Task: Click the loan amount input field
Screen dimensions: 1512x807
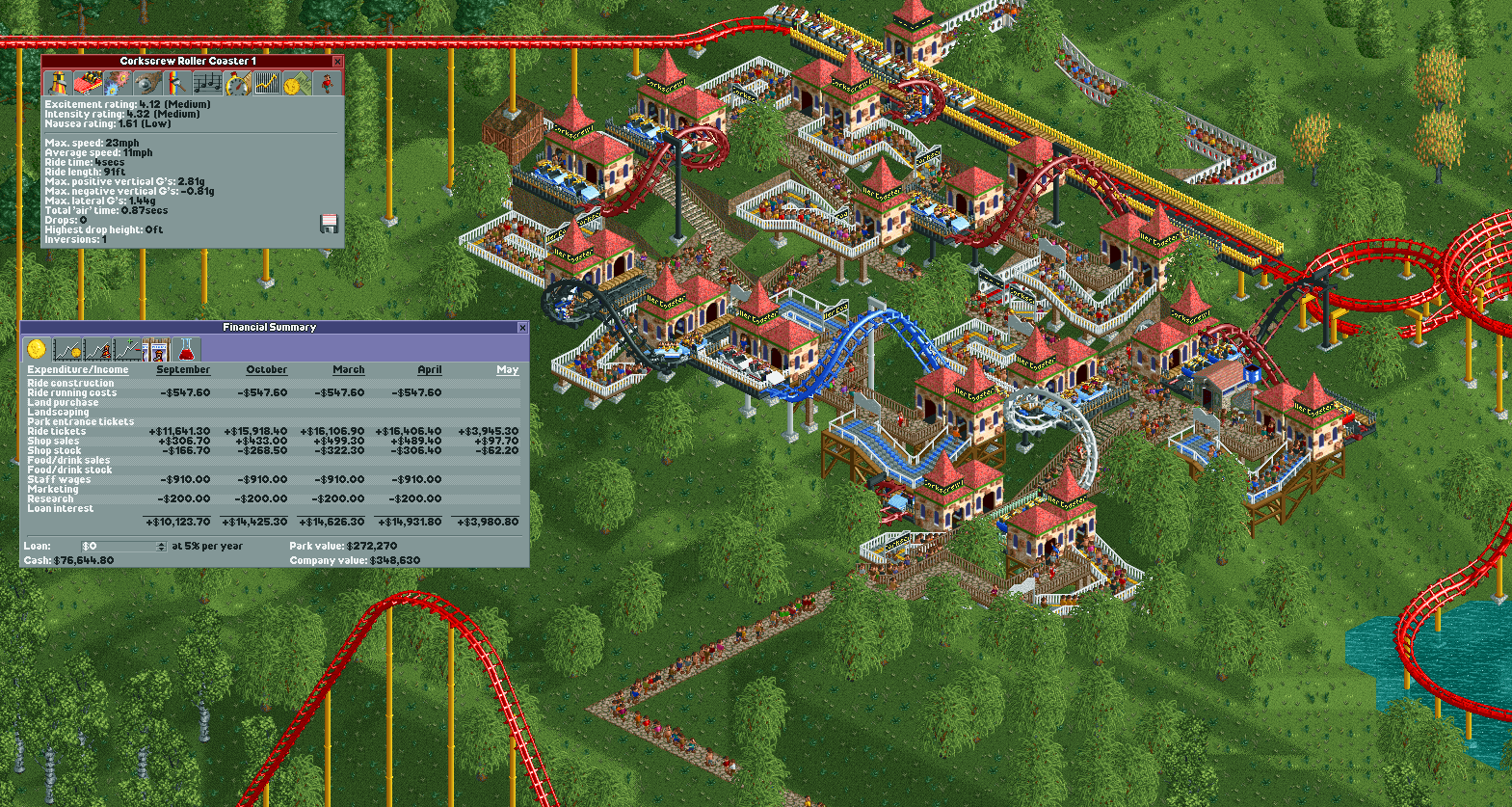Action: tap(116, 546)
